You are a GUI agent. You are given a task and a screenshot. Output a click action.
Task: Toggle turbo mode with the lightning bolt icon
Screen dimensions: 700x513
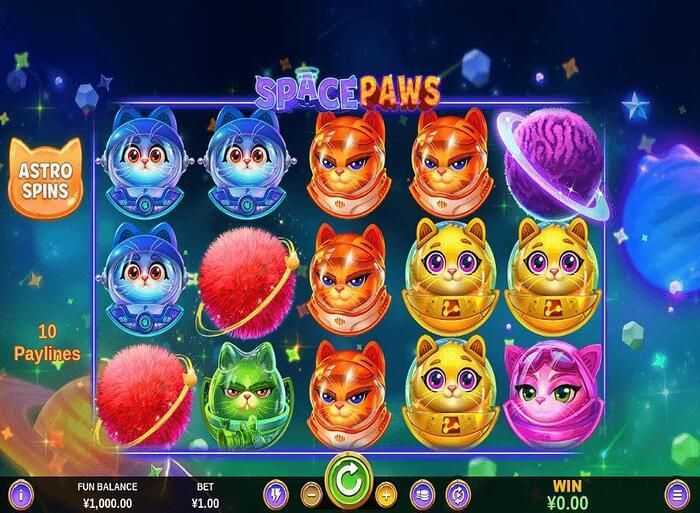click(x=277, y=493)
